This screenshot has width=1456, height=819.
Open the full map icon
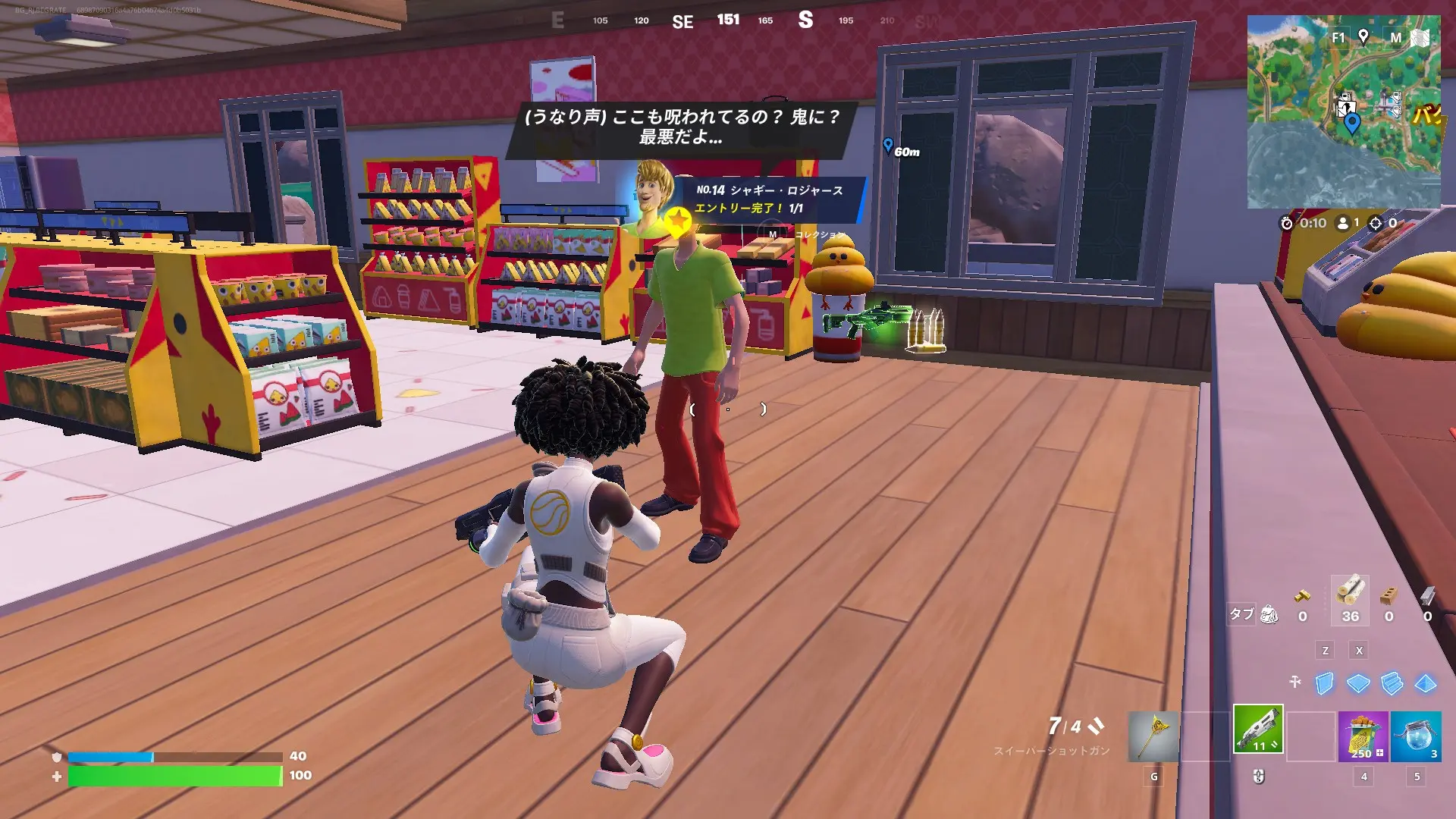pyautogui.click(x=1420, y=38)
